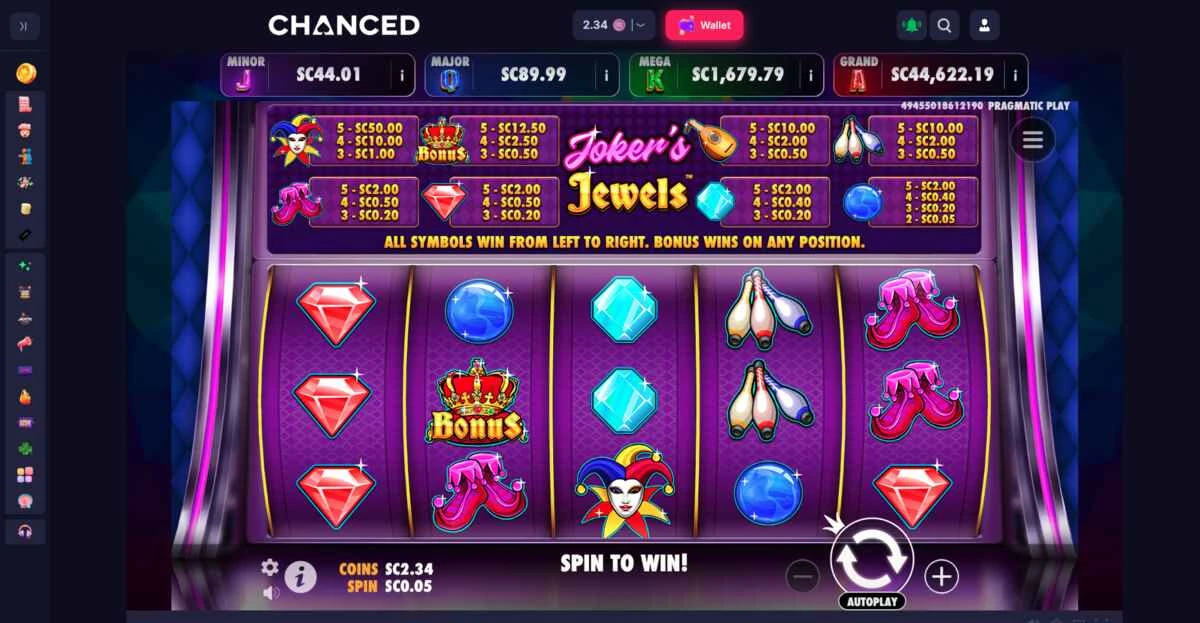
Task: Show Major jackpot info
Action: pos(606,75)
